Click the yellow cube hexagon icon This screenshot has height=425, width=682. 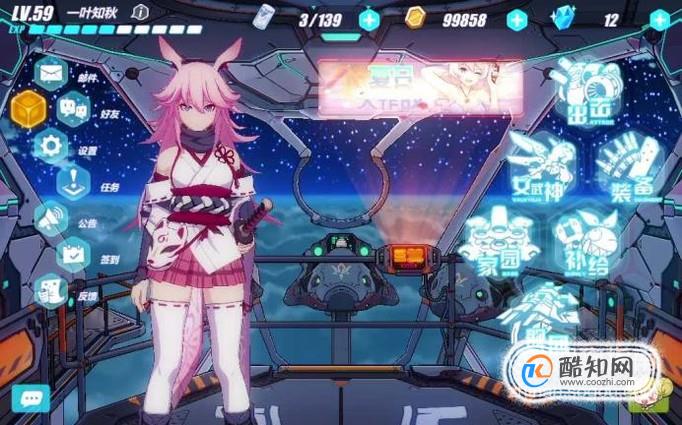[28, 108]
